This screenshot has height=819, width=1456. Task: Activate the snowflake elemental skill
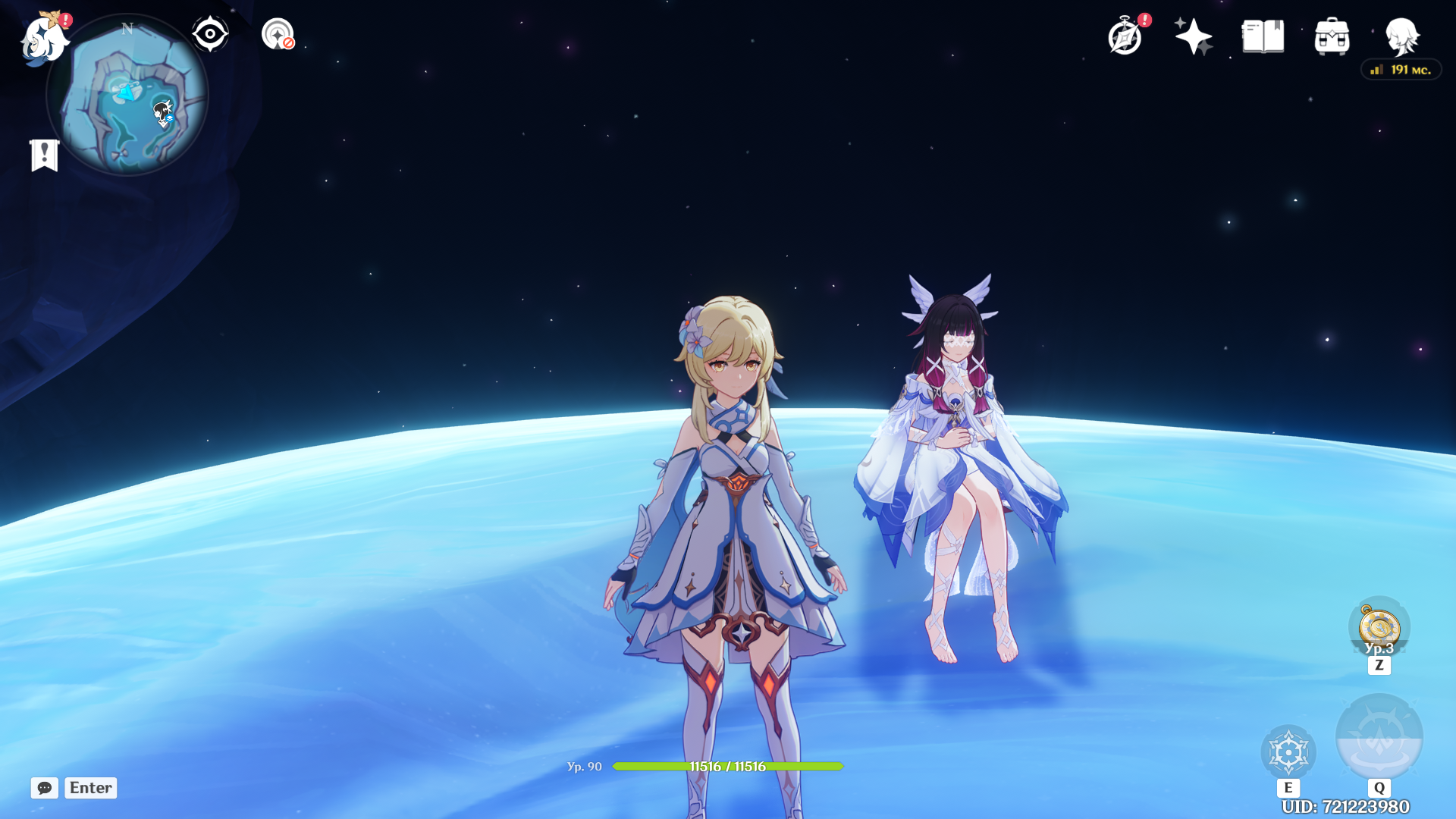pyautogui.click(x=1288, y=752)
